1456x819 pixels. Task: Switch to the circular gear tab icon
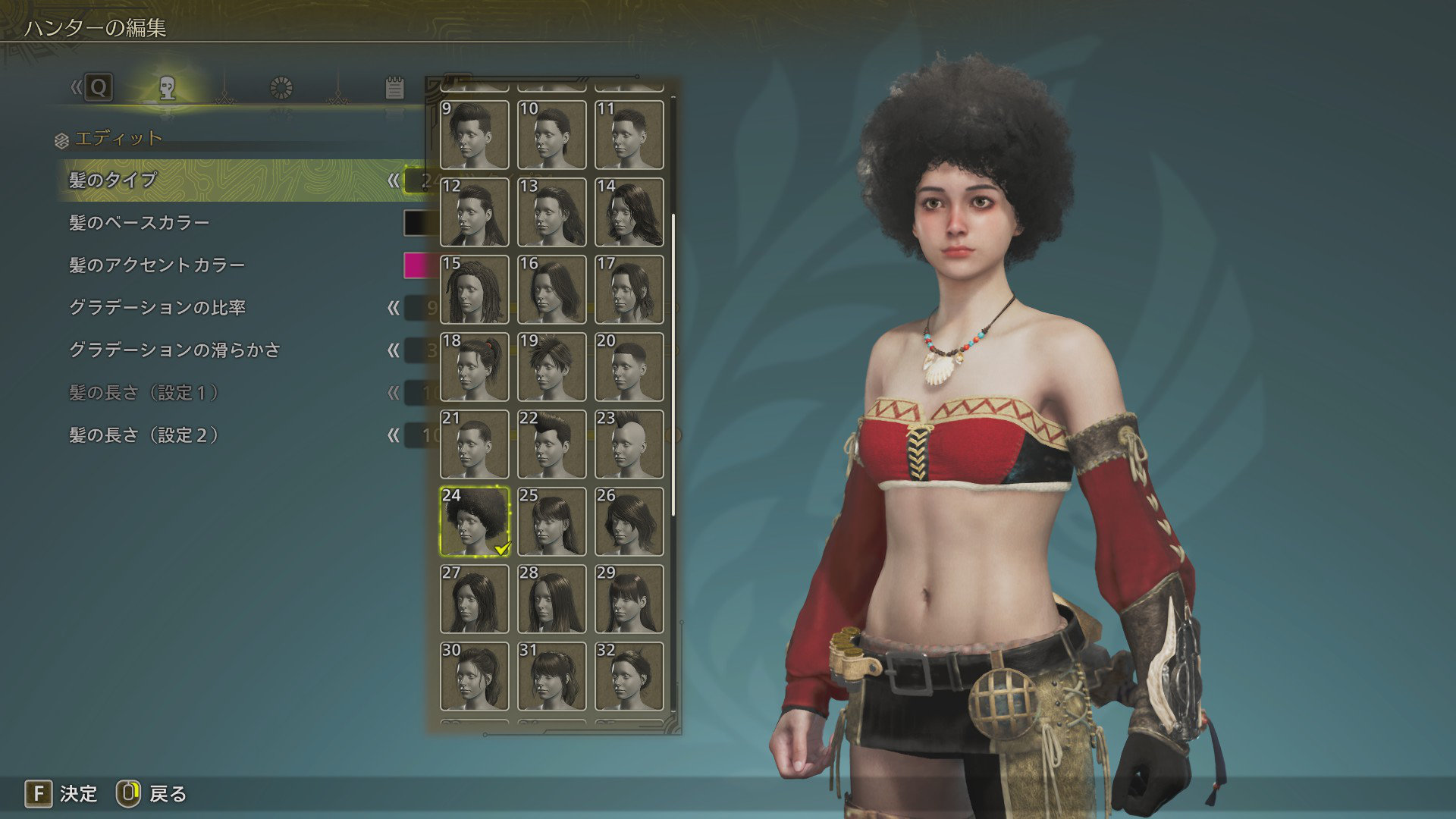[281, 88]
